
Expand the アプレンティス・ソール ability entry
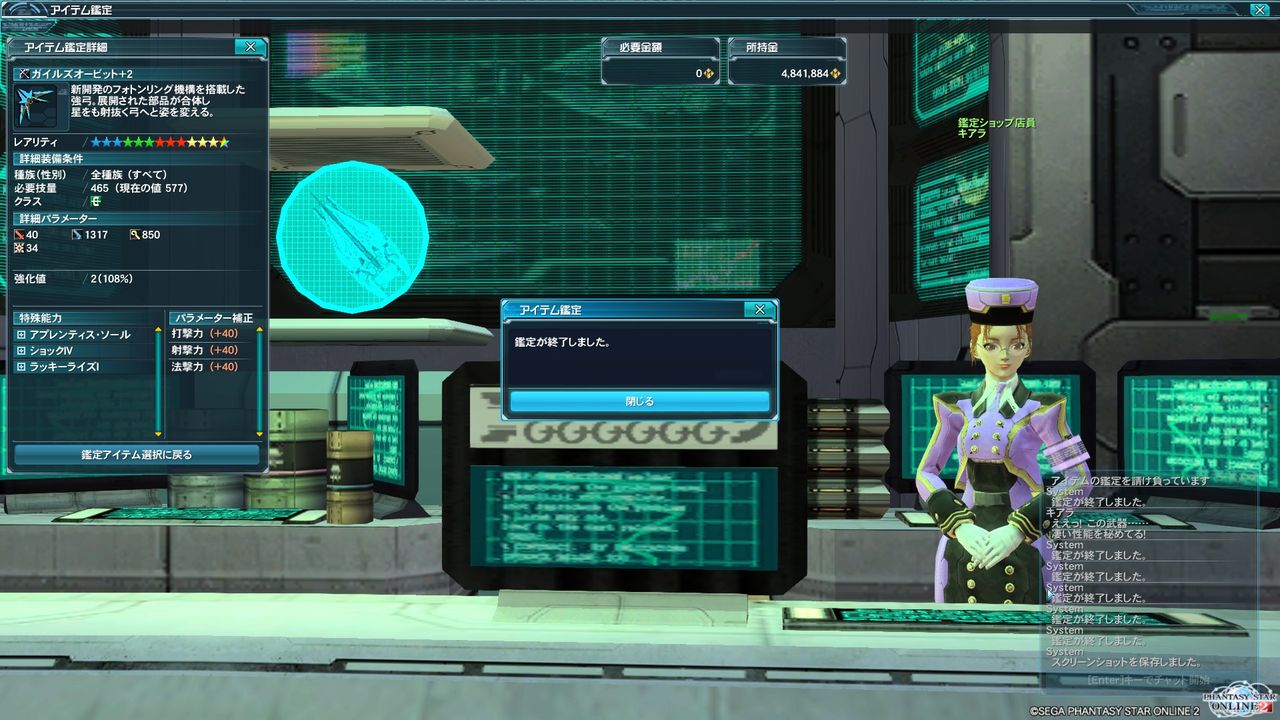pyautogui.click(x=21, y=334)
